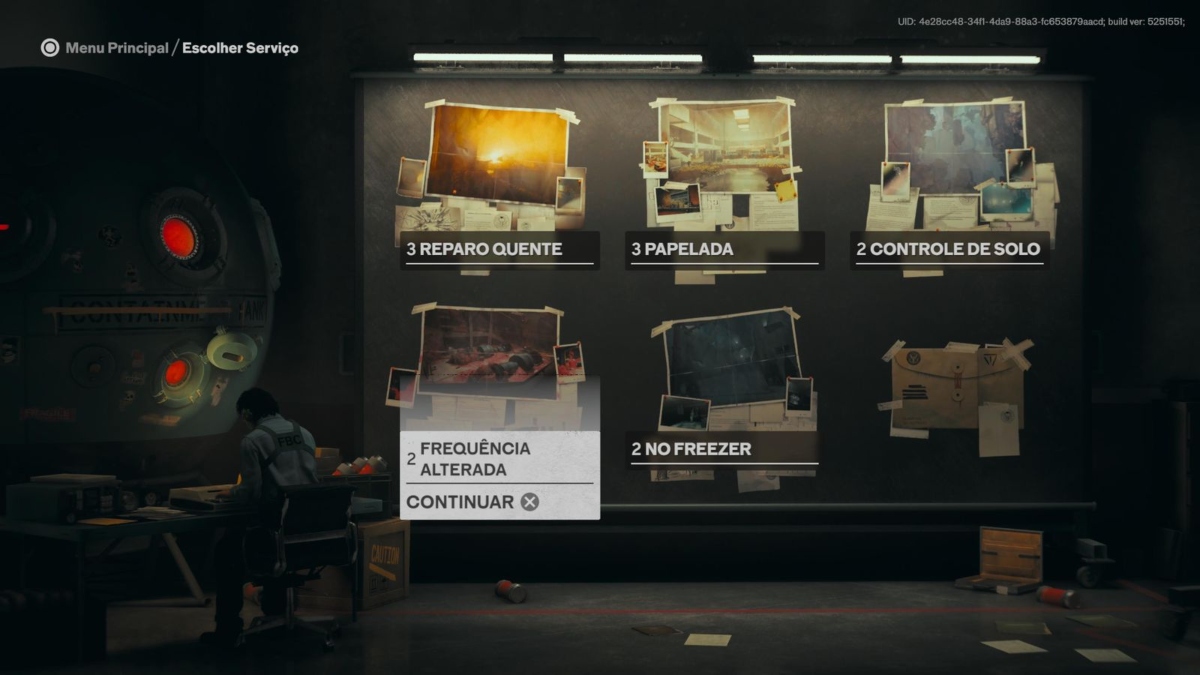Select the sealed envelope job tile
The width and height of the screenshot is (1200, 675).
point(954,385)
